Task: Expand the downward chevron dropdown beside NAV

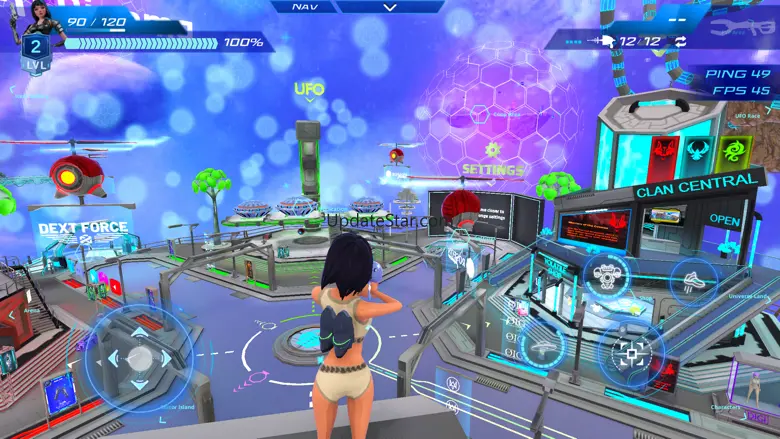Action: click(390, 7)
